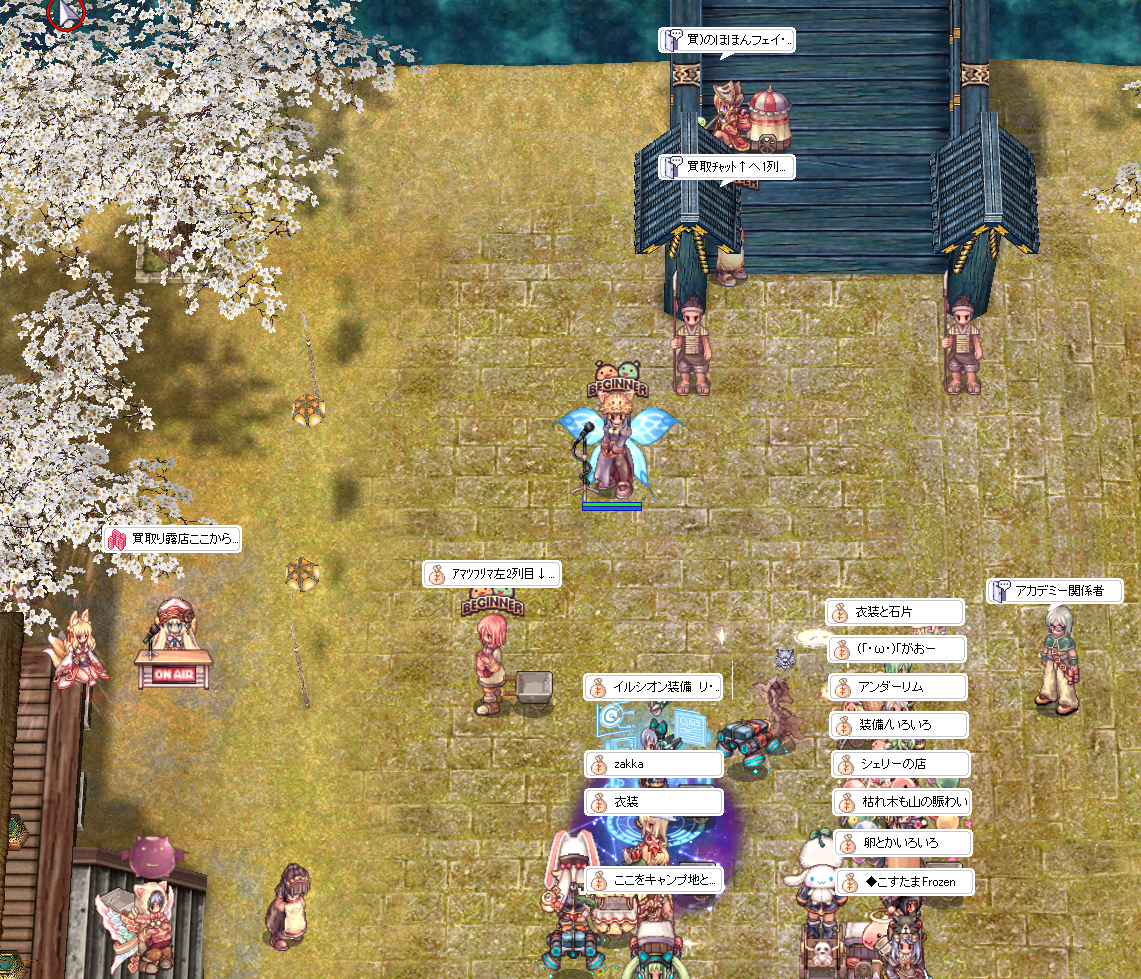Screen dimensions: 1141x979
Task: Open the 衣装と石片 vending shop sign
Action: (895, 612)
